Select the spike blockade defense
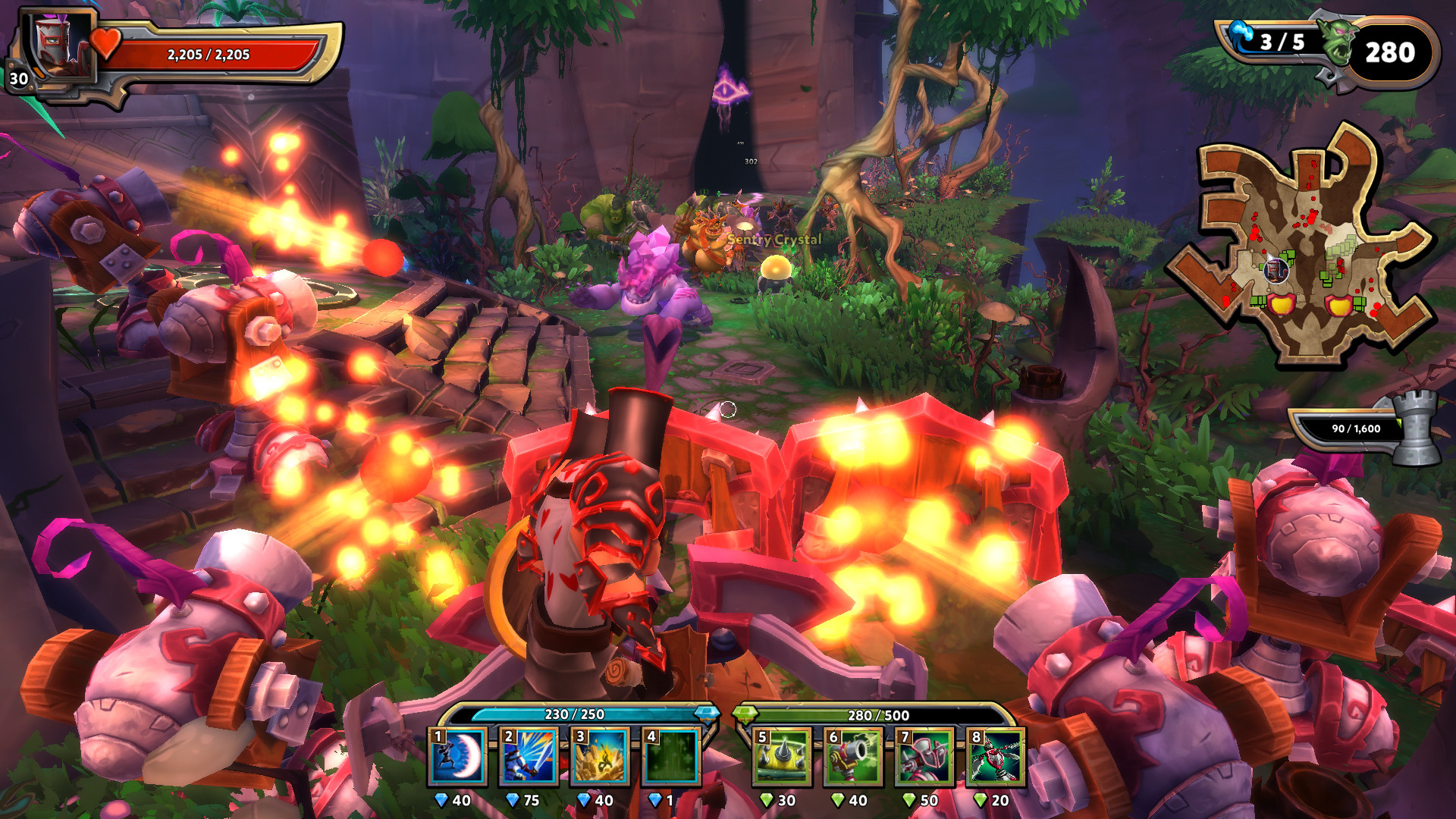 [x=782, y=757]
